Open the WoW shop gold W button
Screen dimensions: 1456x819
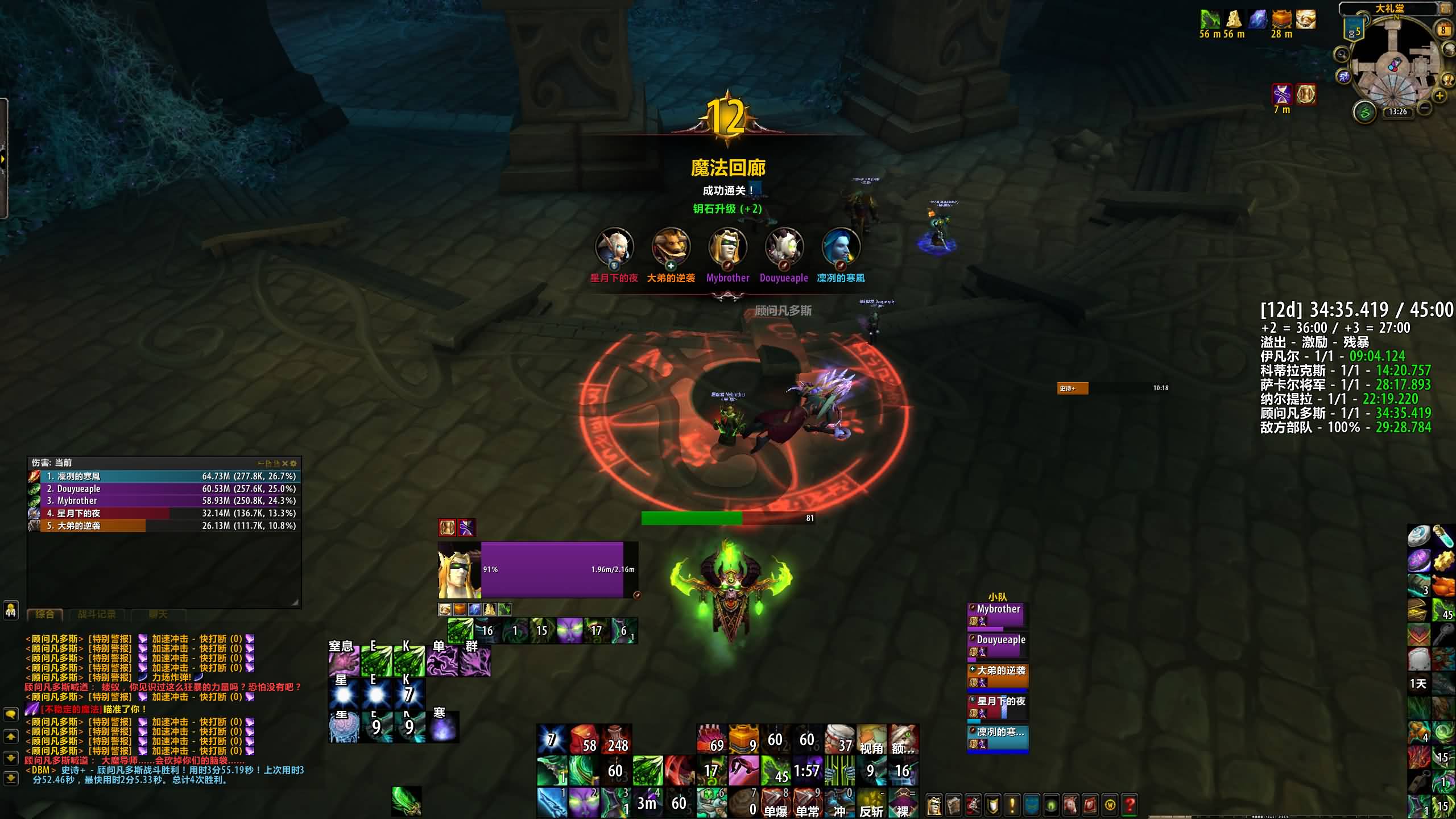1110,805
